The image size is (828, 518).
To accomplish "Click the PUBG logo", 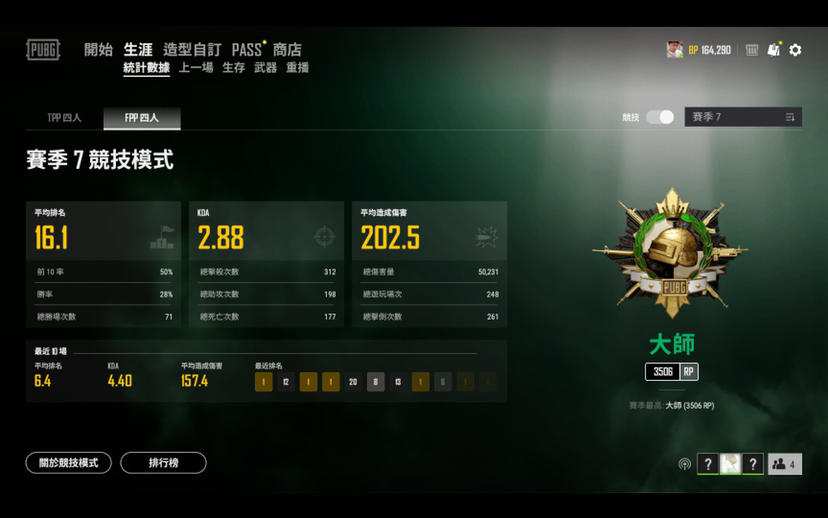I will [43, 50].
